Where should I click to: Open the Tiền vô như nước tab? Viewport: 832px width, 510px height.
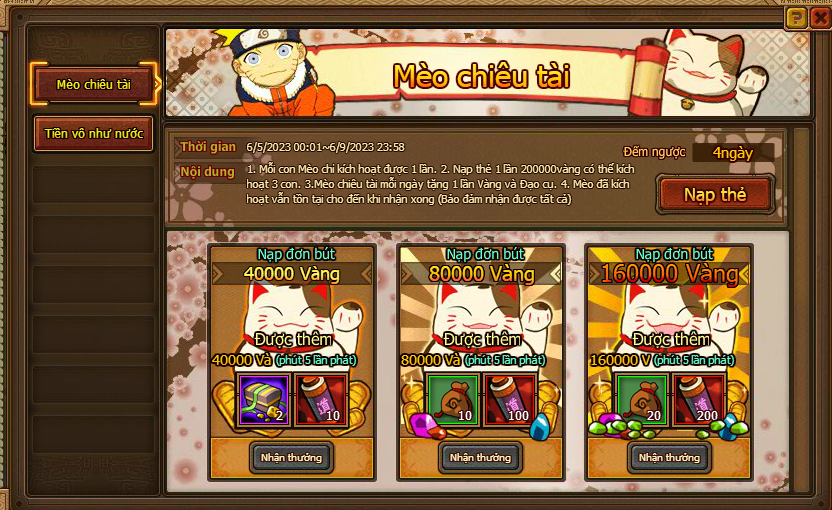tap(94, 133)
